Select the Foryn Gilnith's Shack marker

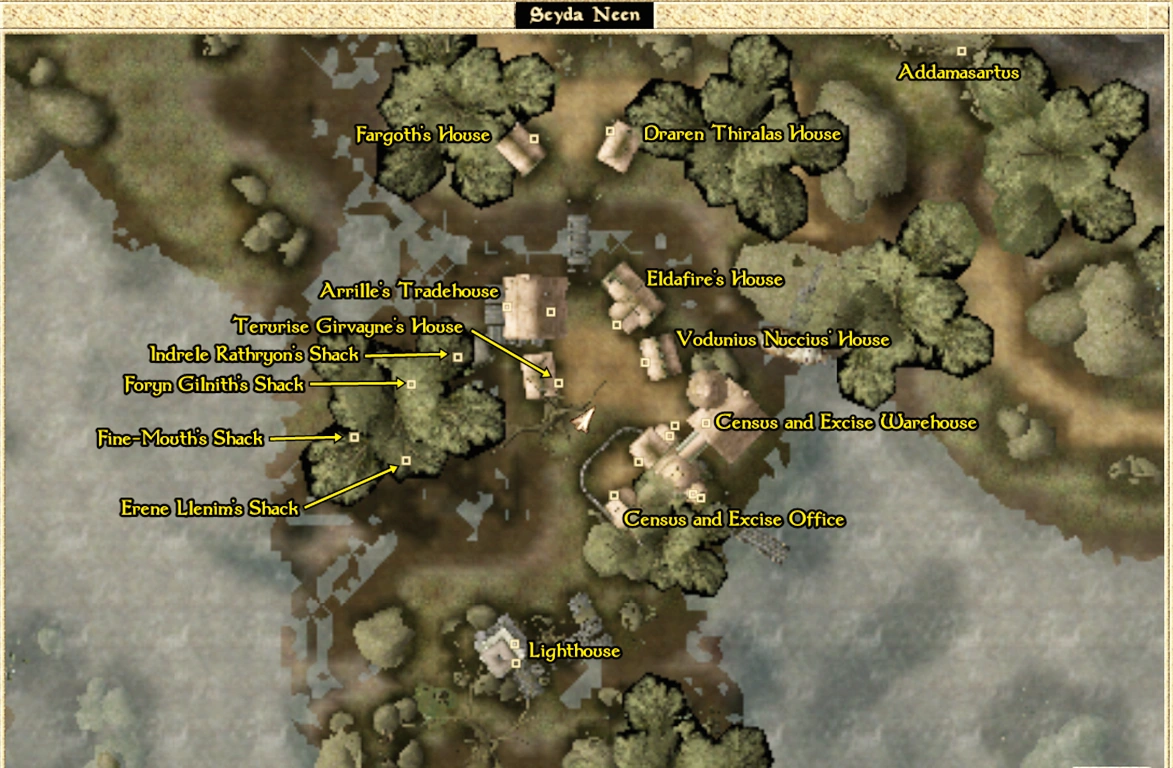pos(411,384)
